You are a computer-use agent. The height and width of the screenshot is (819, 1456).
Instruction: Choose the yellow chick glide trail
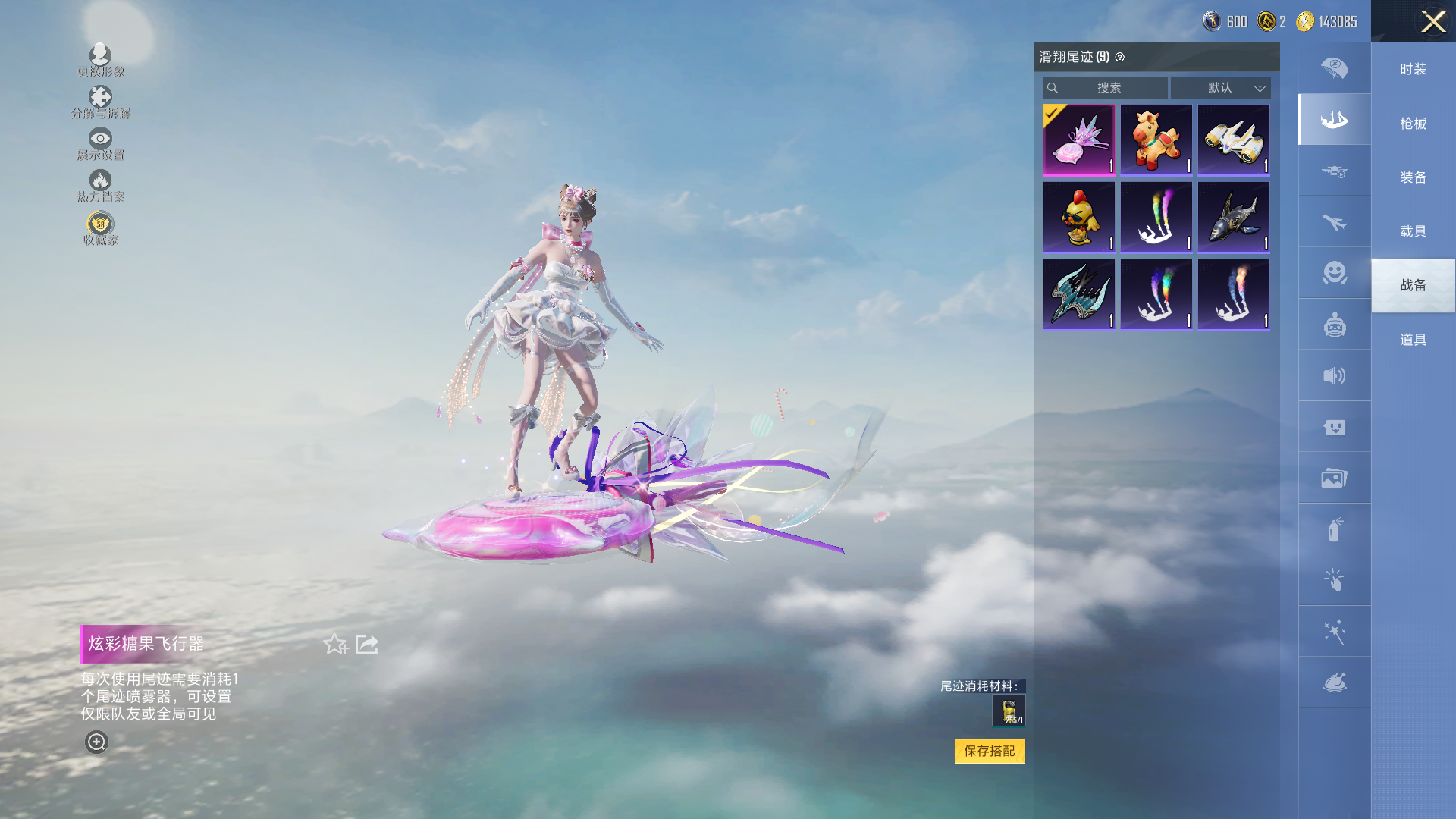click(x=1078, y=218)
